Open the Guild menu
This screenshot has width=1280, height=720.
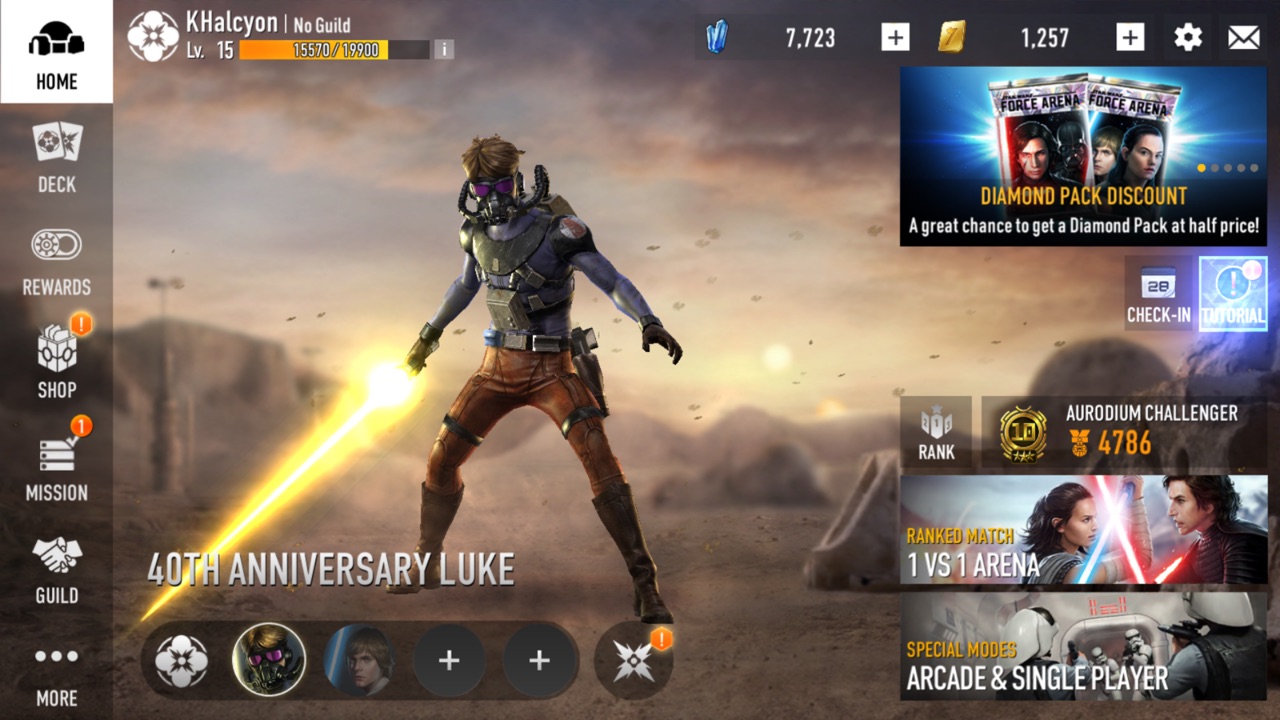[x=56, y=568]
